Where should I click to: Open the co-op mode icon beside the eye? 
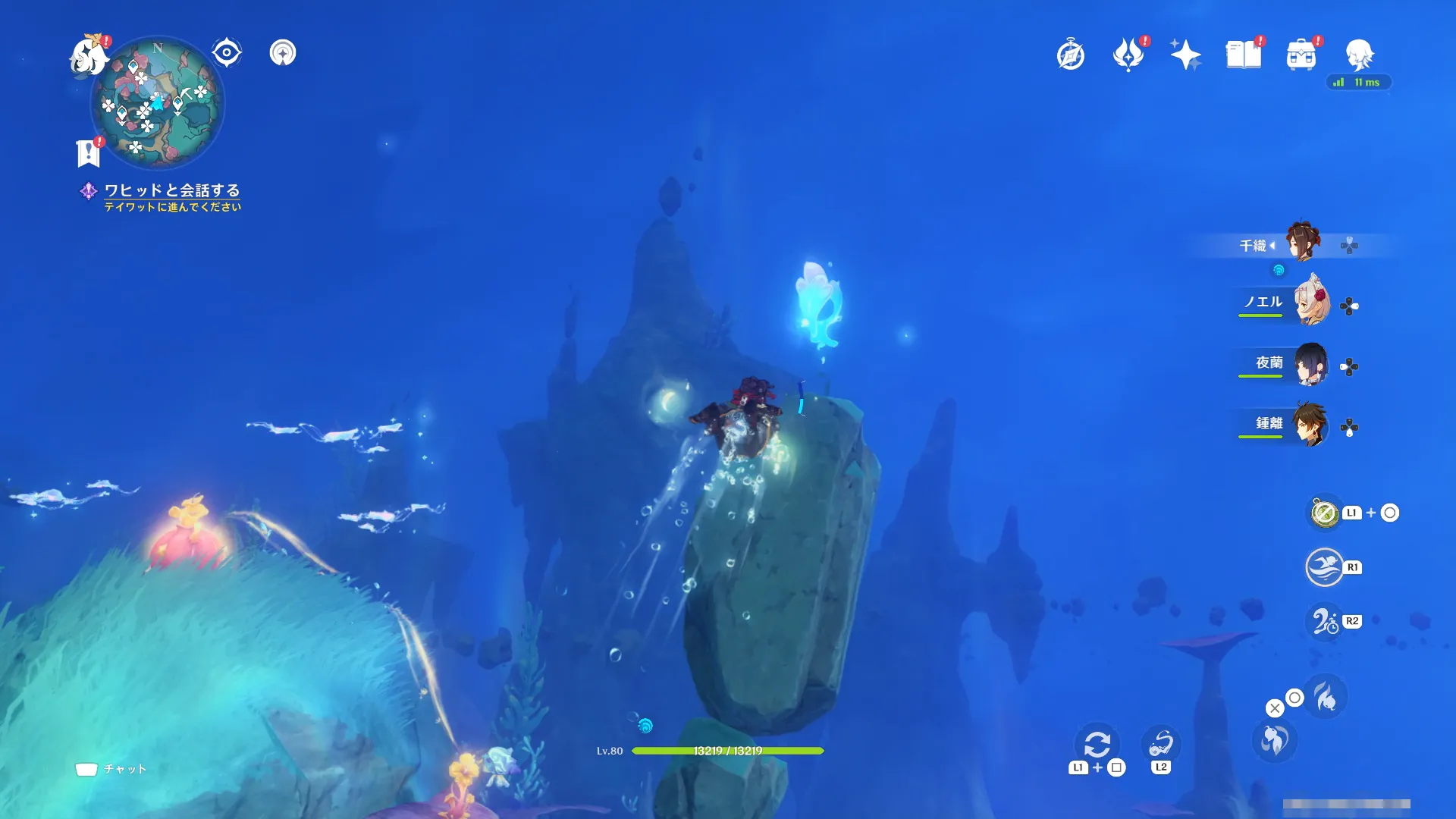coord(283,53)
